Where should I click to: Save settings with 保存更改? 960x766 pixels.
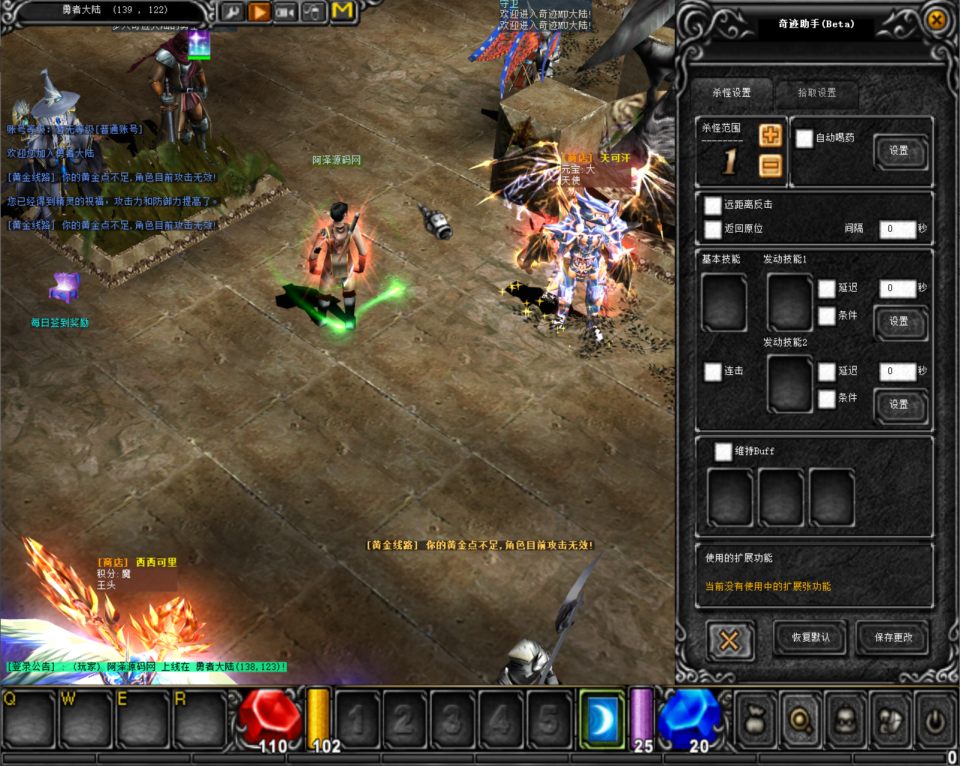892,637
